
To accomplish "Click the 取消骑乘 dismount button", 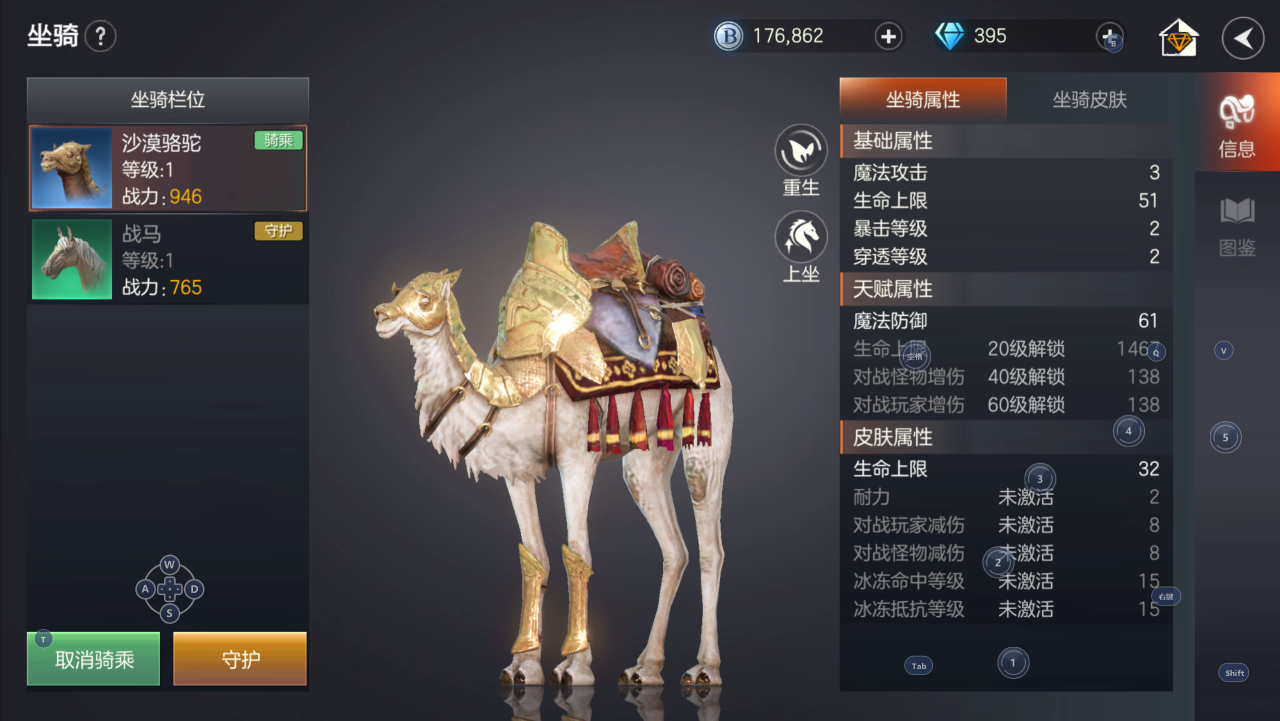I will (x=94, y=659).
